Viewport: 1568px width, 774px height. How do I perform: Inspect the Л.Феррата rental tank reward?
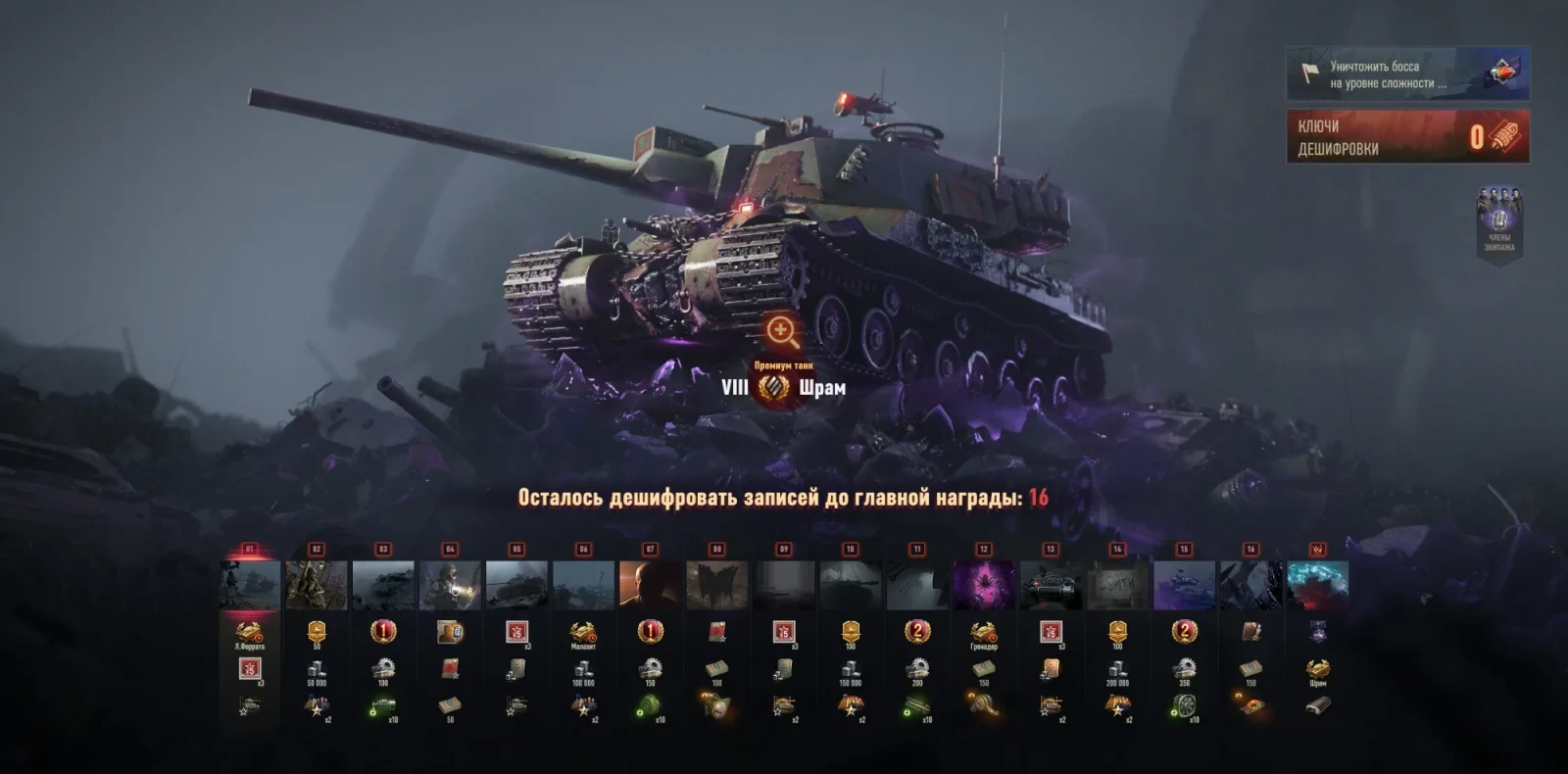[250, 633]
